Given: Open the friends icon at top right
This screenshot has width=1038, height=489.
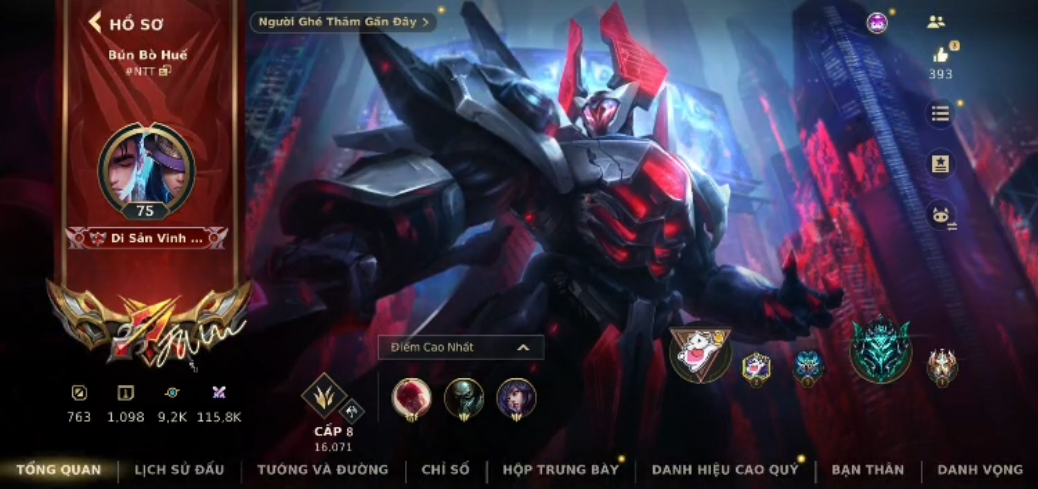Looking at the screenshot, I should coord(936,21).
